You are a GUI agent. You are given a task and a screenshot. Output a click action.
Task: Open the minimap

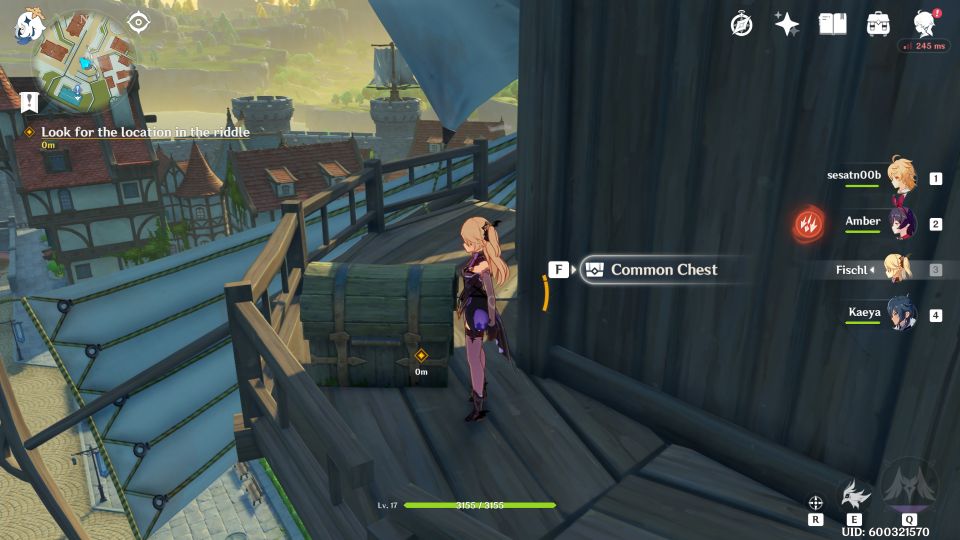point(84,62)
